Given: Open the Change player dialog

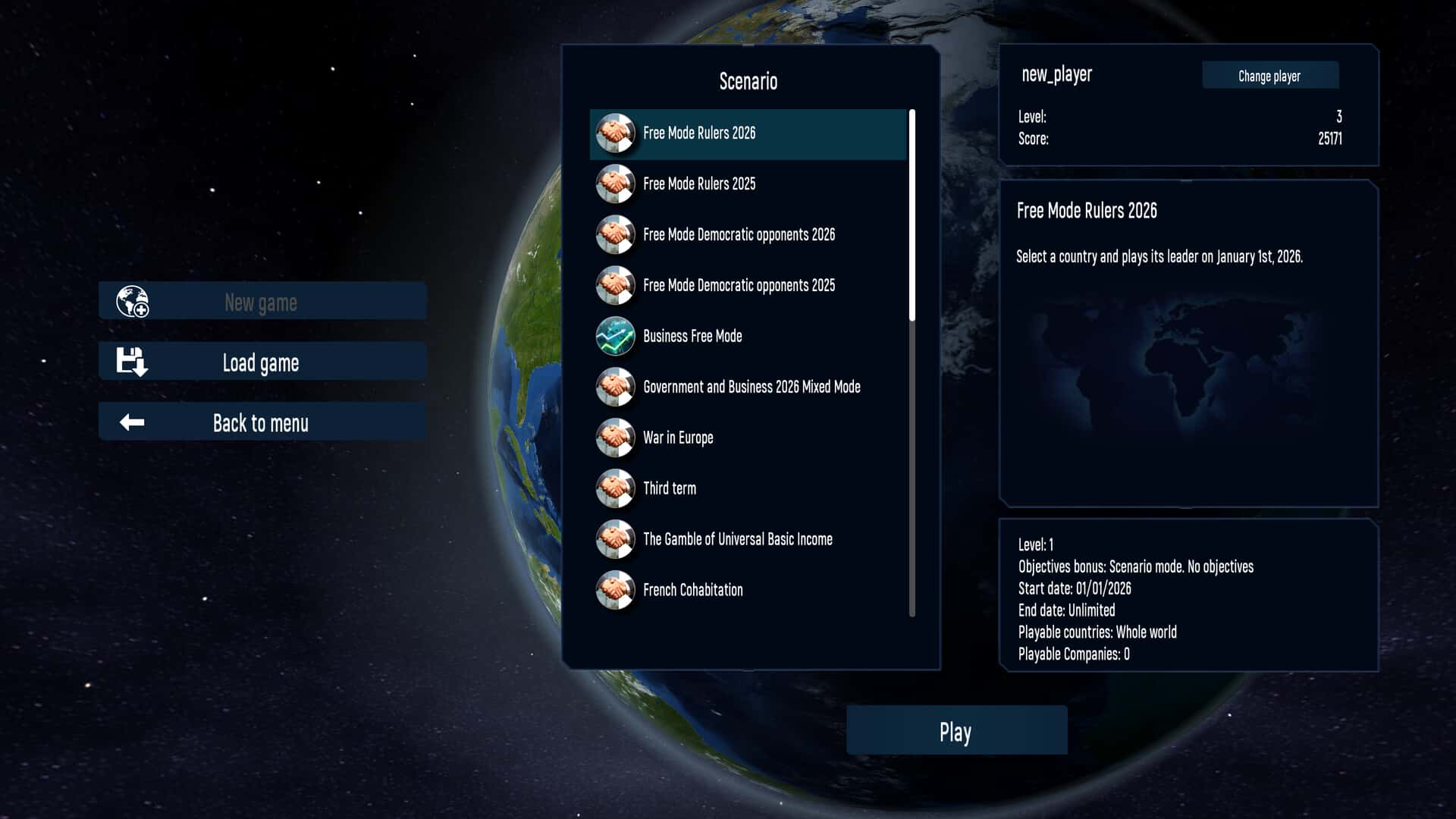Looking at the screenshot, I should point(1269,76).
